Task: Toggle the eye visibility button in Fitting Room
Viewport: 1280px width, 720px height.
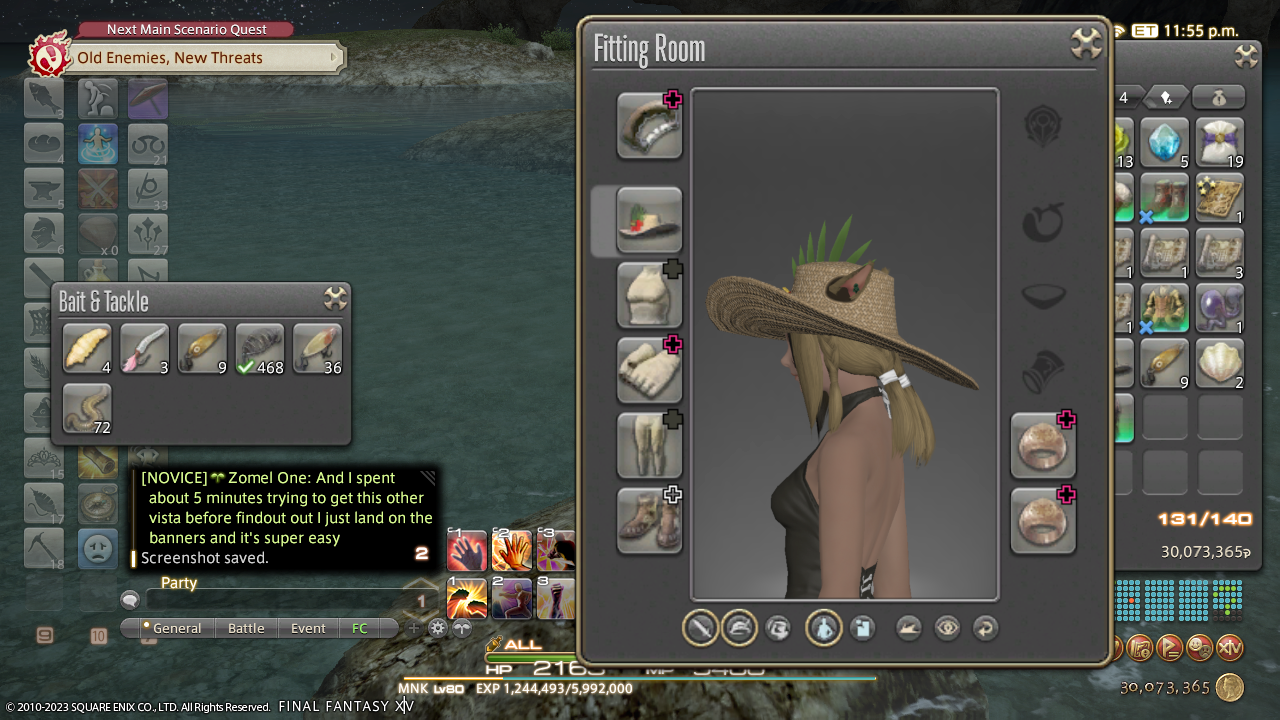Action: (947, 628)
